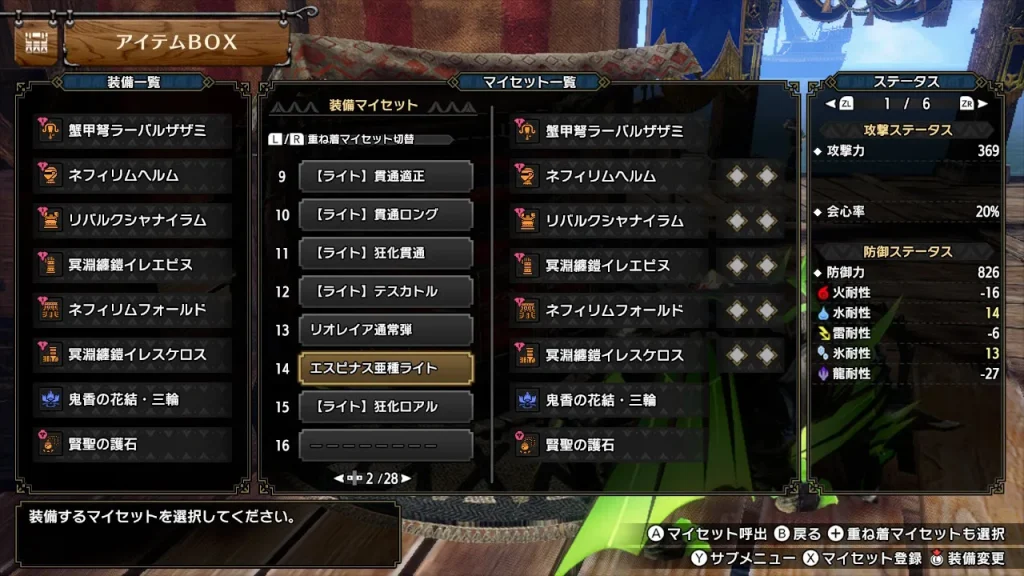Pick the 【ライト】狂化貫通 loadout
The image size is (1024, 576).
click(385, 253)
